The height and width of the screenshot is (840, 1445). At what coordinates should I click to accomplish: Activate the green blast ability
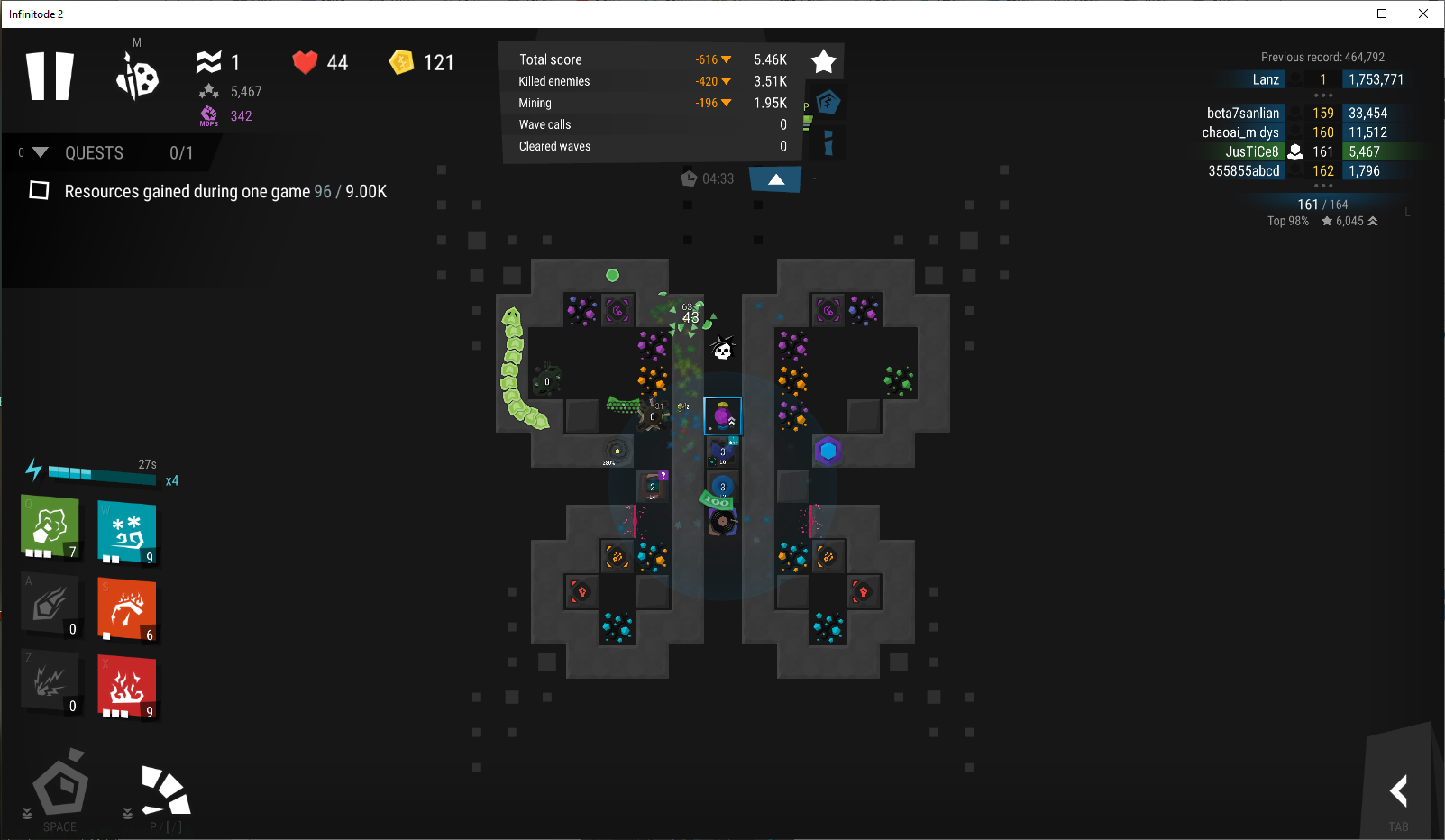[50, 527]
